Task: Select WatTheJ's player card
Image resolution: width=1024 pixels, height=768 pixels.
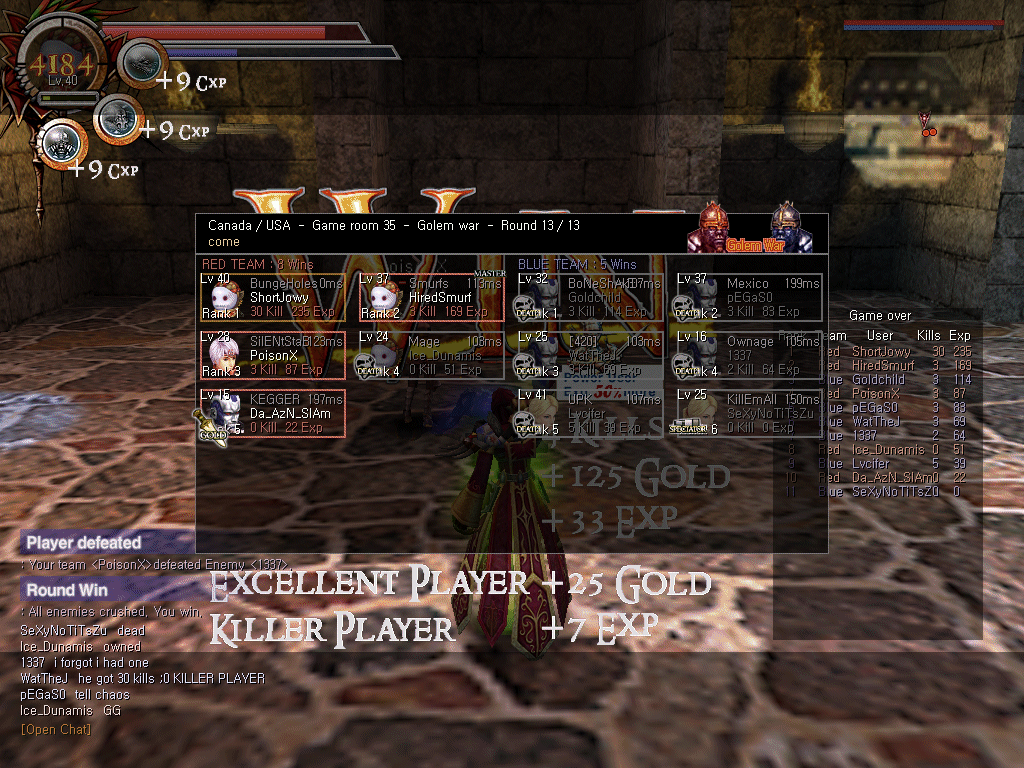Action: [590, 355]
